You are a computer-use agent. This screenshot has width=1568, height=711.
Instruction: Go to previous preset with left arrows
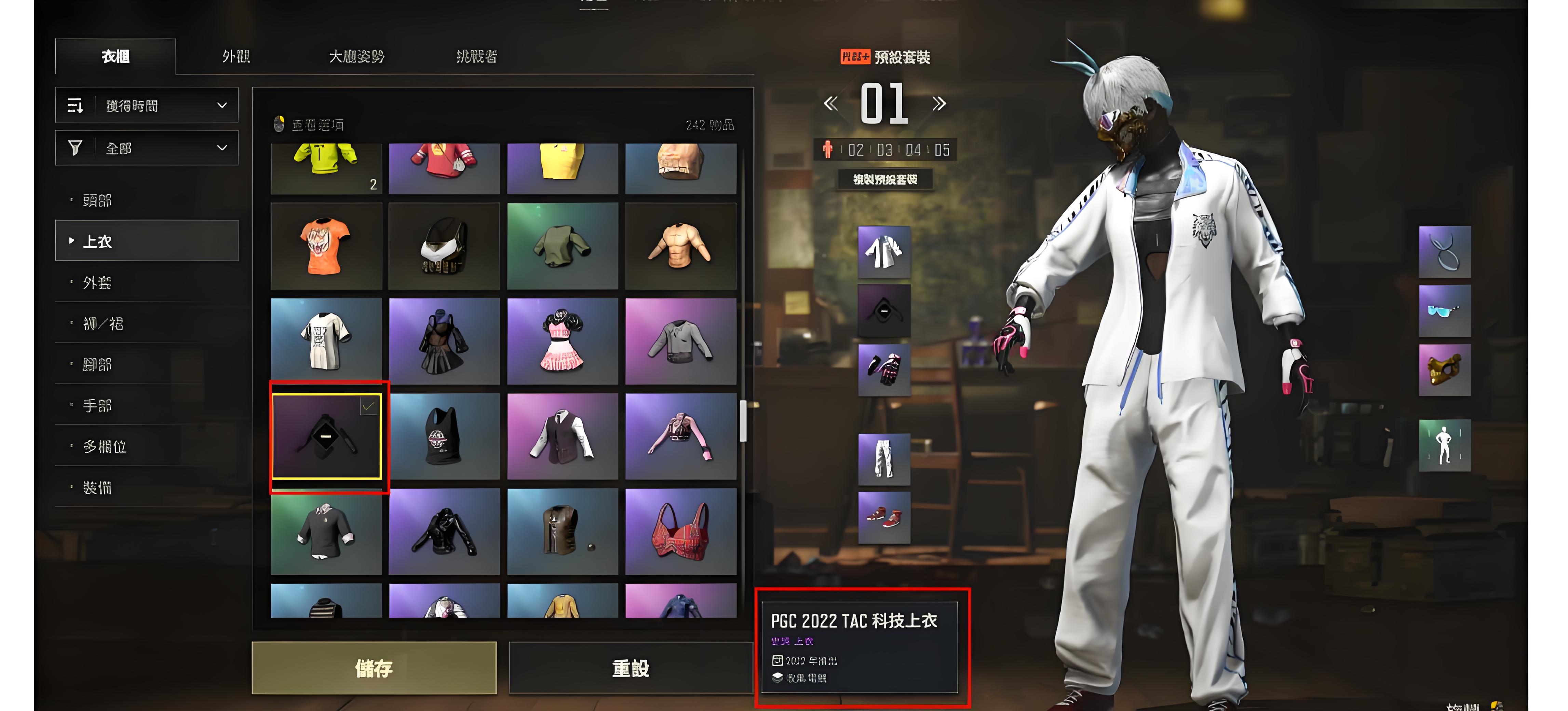coord(830,104)
